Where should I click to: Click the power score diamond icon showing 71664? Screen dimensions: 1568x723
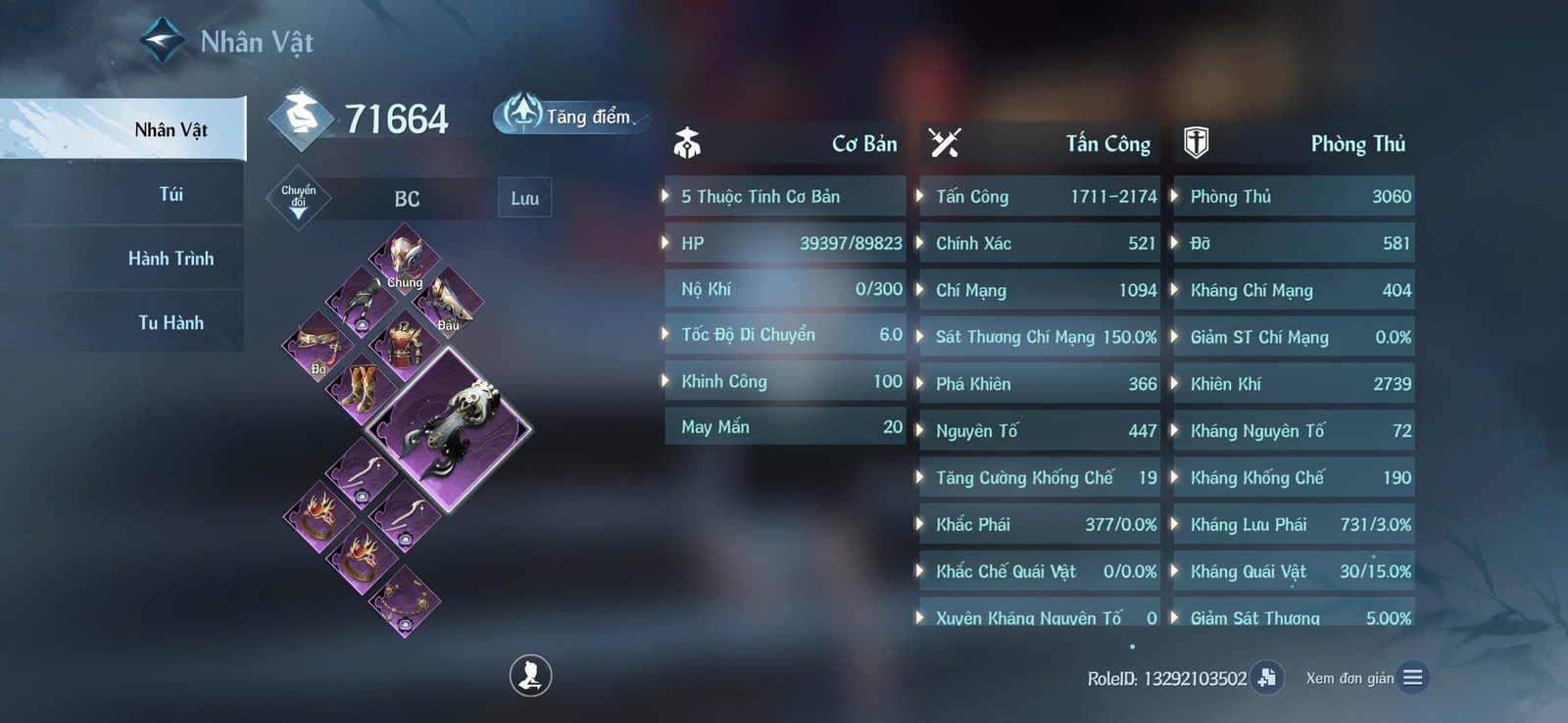[x=302, y=118]
